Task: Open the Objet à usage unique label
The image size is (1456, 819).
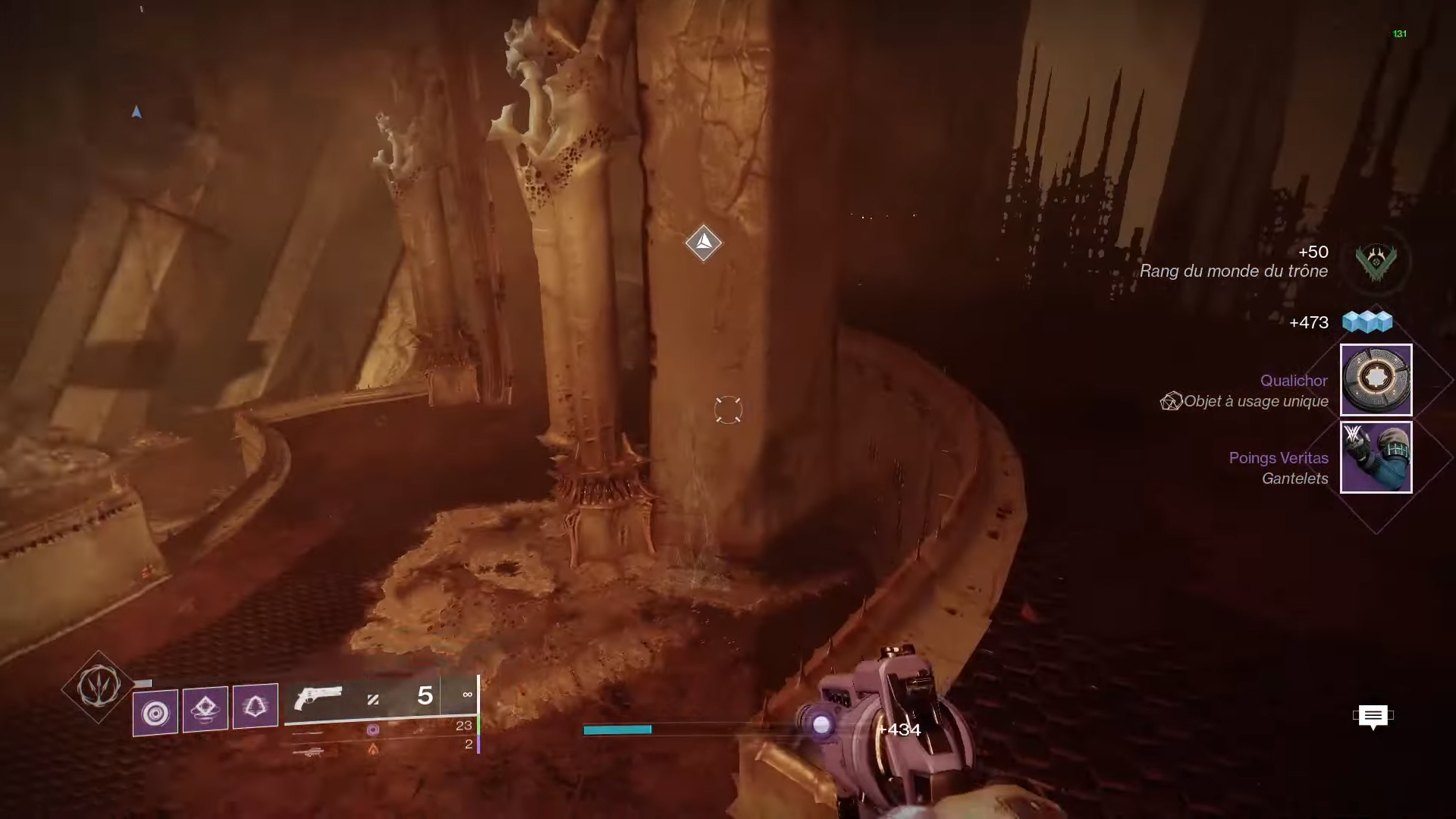Action: click(1255, 402)
